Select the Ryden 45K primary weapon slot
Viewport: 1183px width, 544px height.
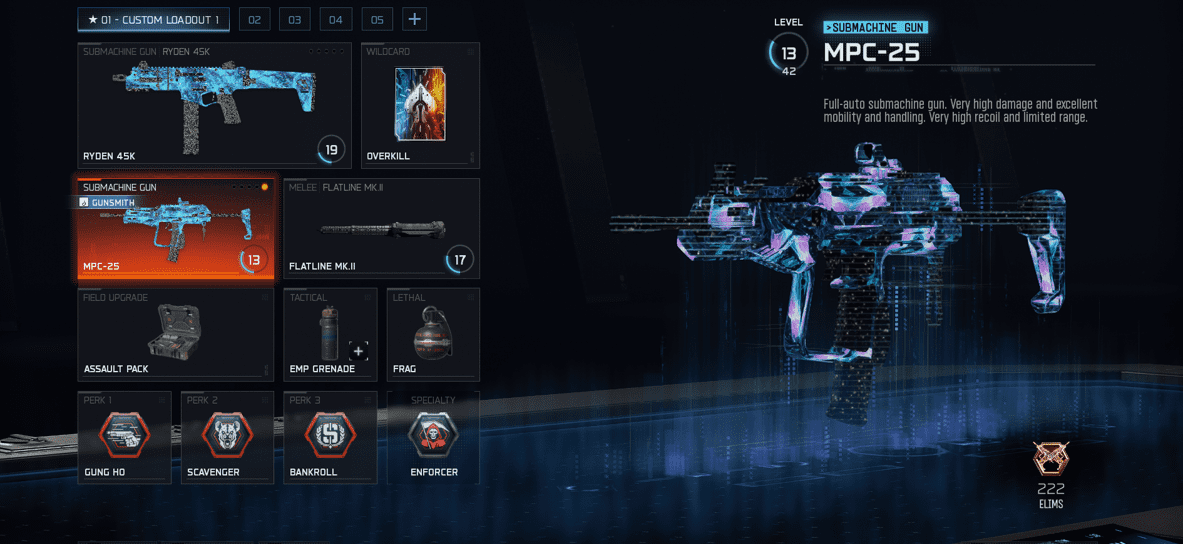214,105
